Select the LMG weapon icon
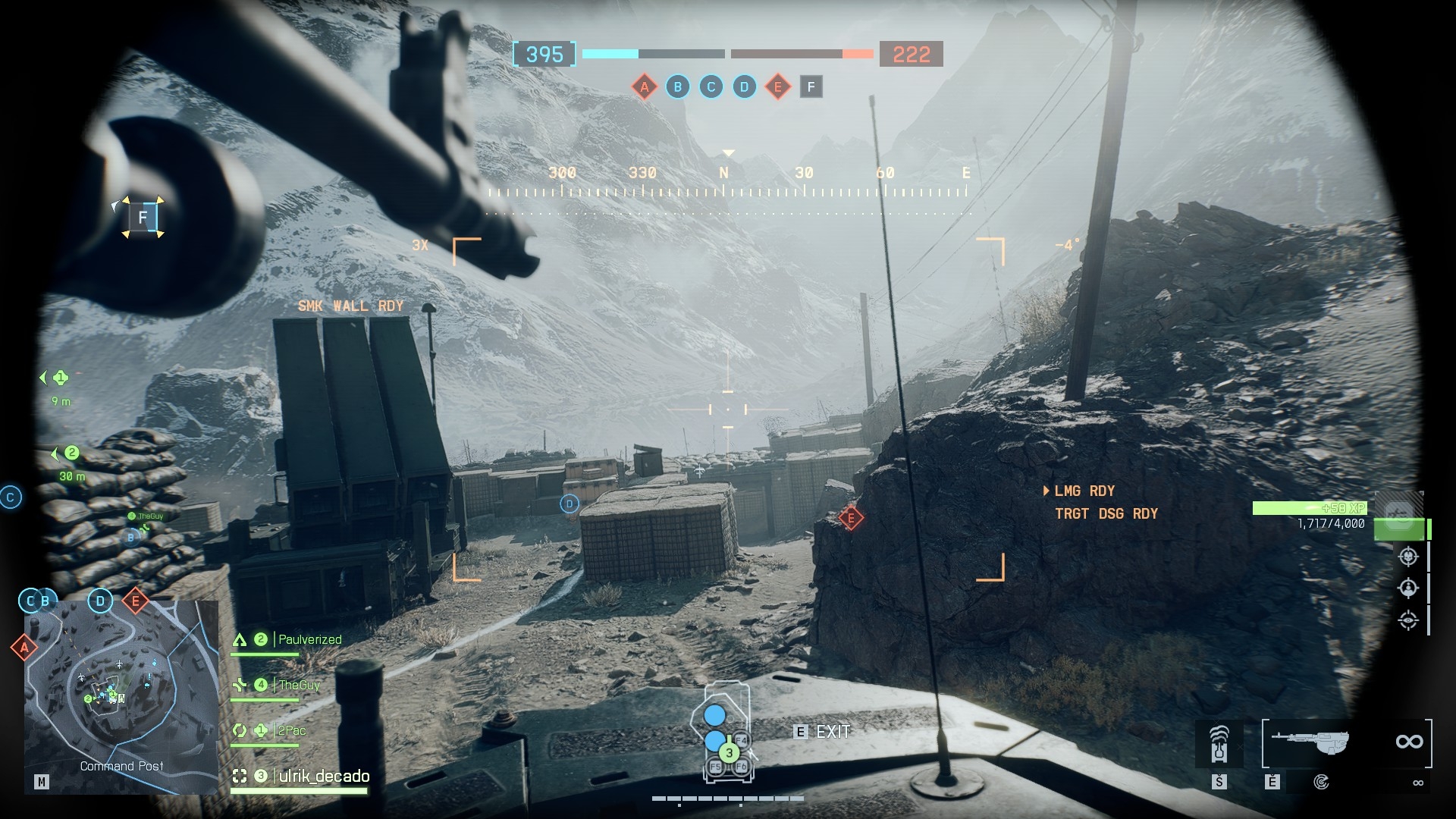The height and width of the screenshot is (819, 1456). pos(1311,742)
